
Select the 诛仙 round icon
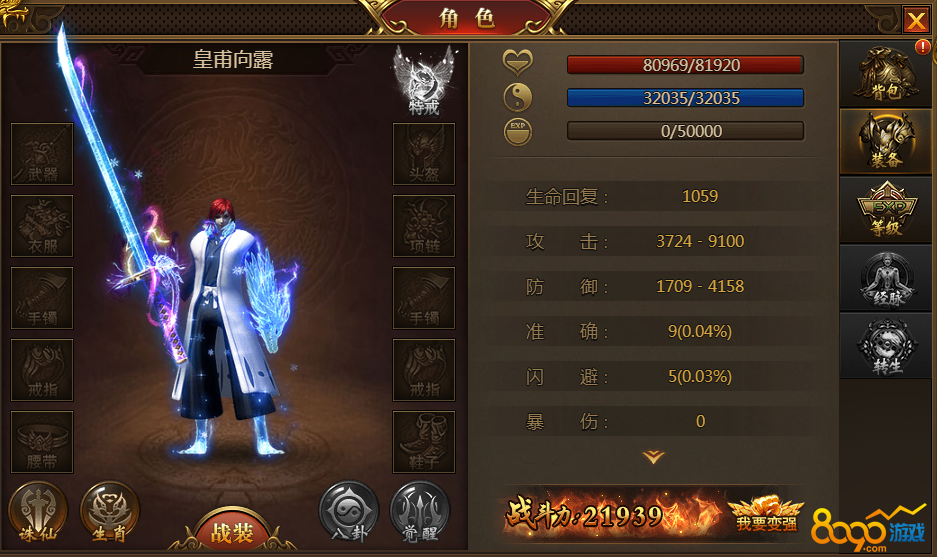coord(38,513)
